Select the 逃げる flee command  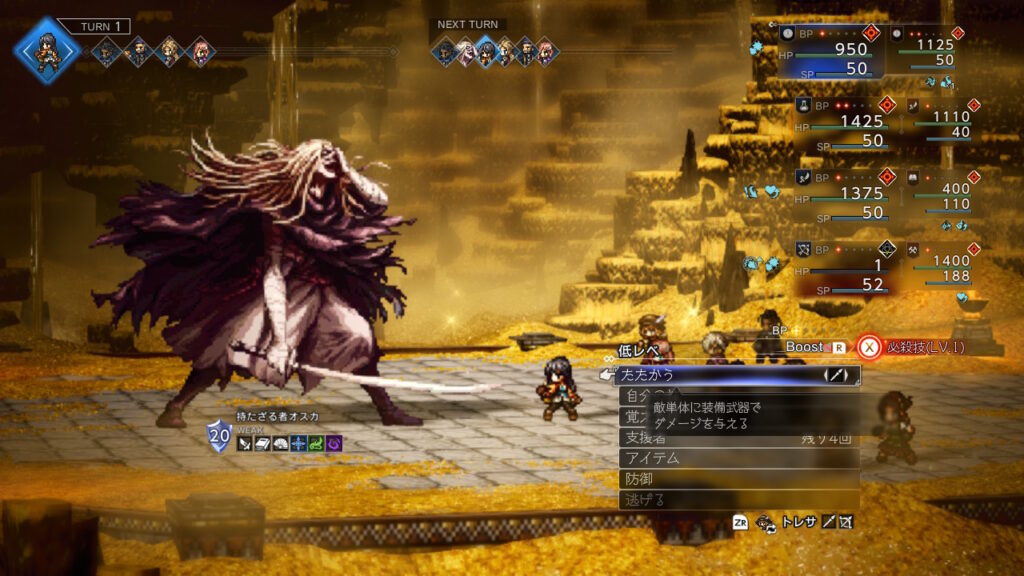pyautogui.click(x=735, y=500)
